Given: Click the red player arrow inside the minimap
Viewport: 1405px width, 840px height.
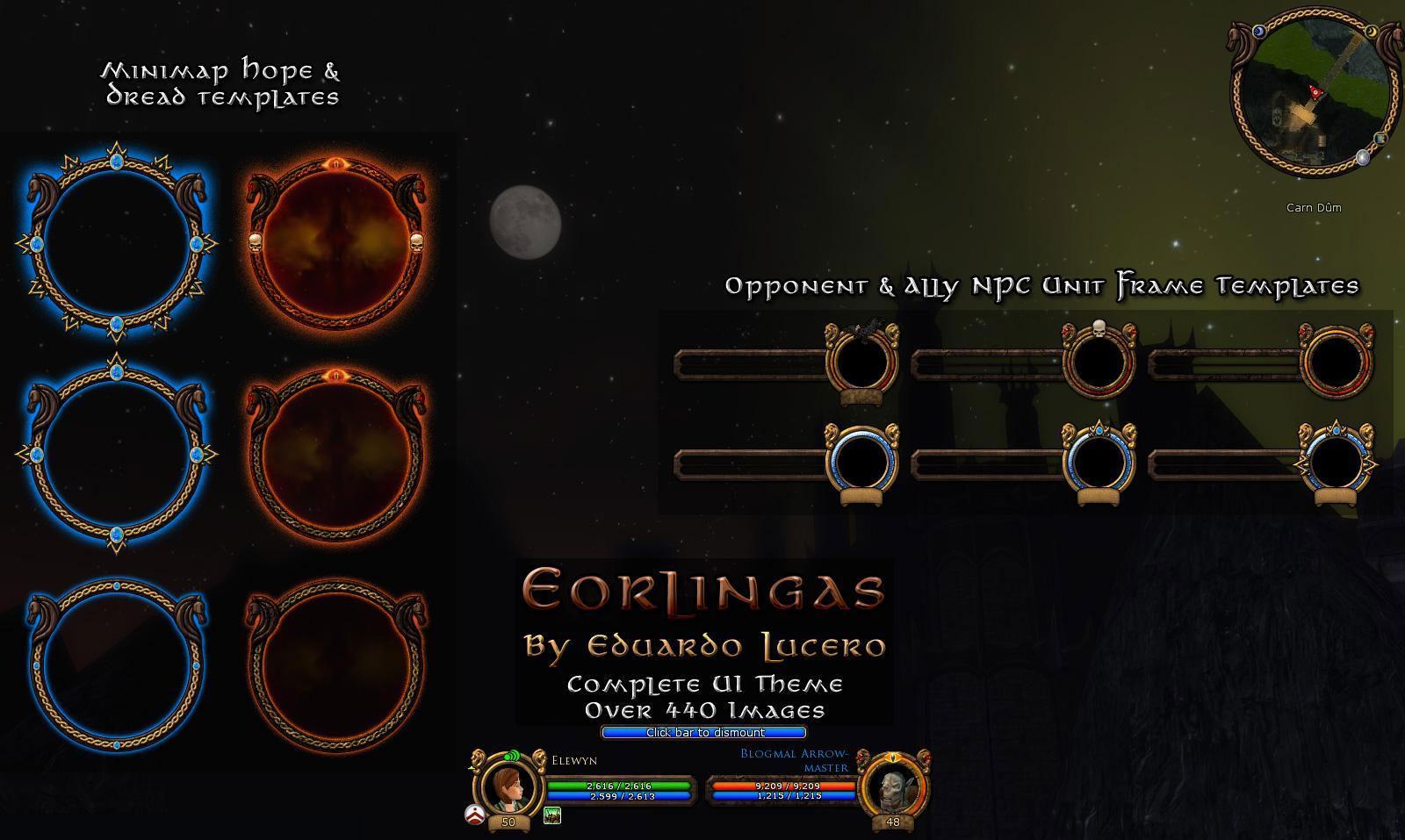Looking at the screenshot, I should coord(1315,91).
